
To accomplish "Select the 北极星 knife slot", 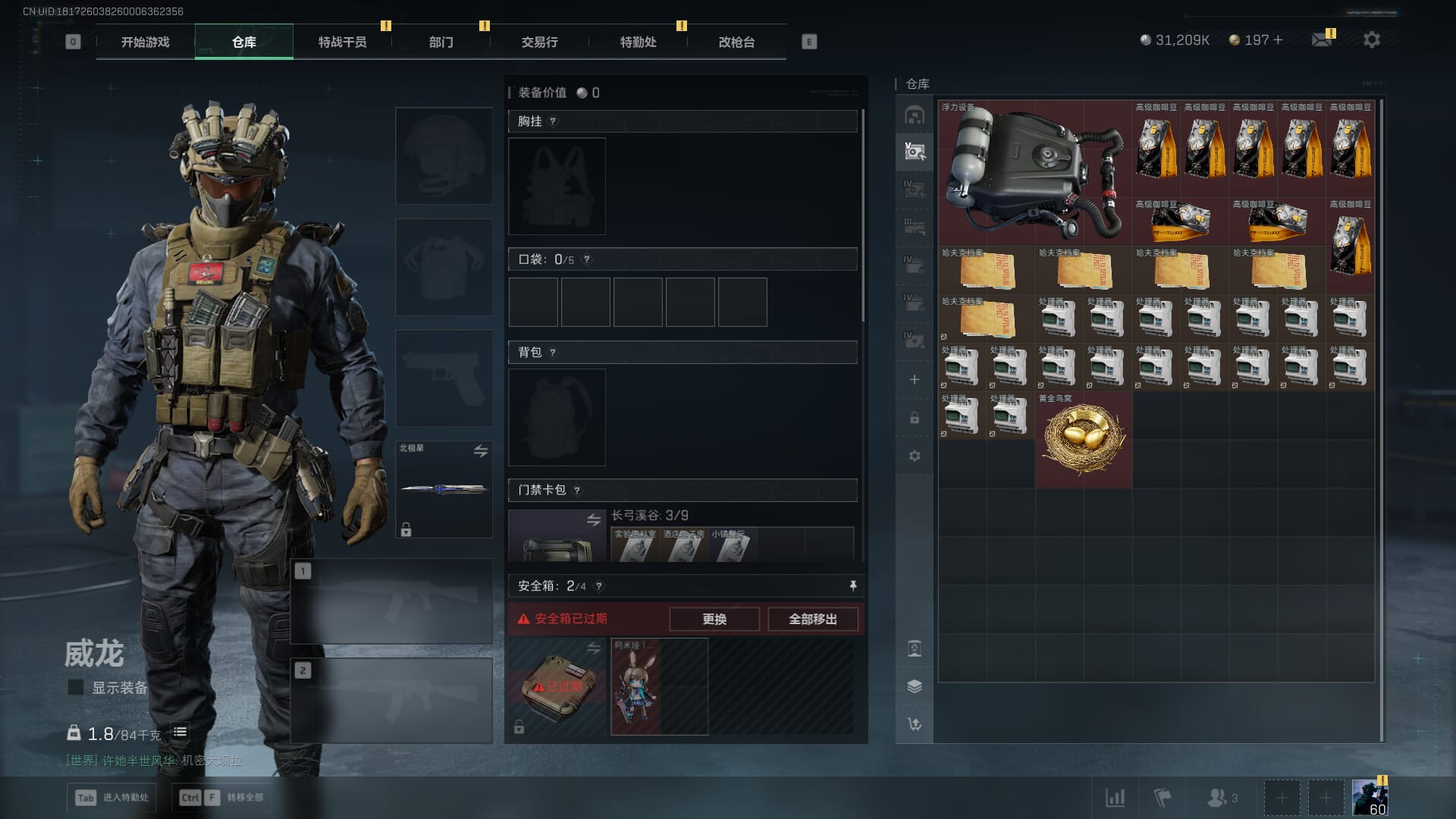I will [444, 489].
